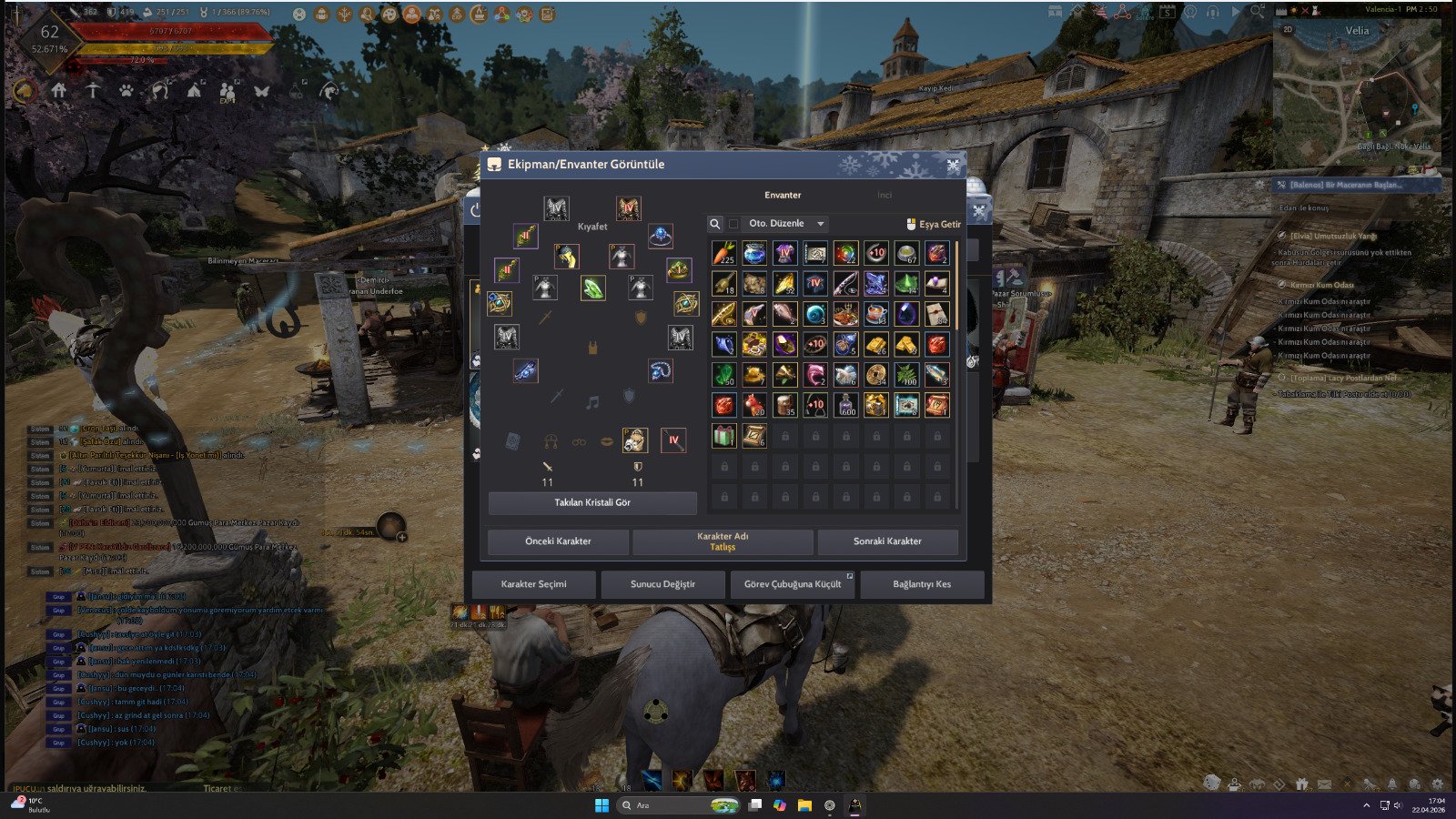
Task: Select the blue gem ring slot
Action: tap(660, 237)
